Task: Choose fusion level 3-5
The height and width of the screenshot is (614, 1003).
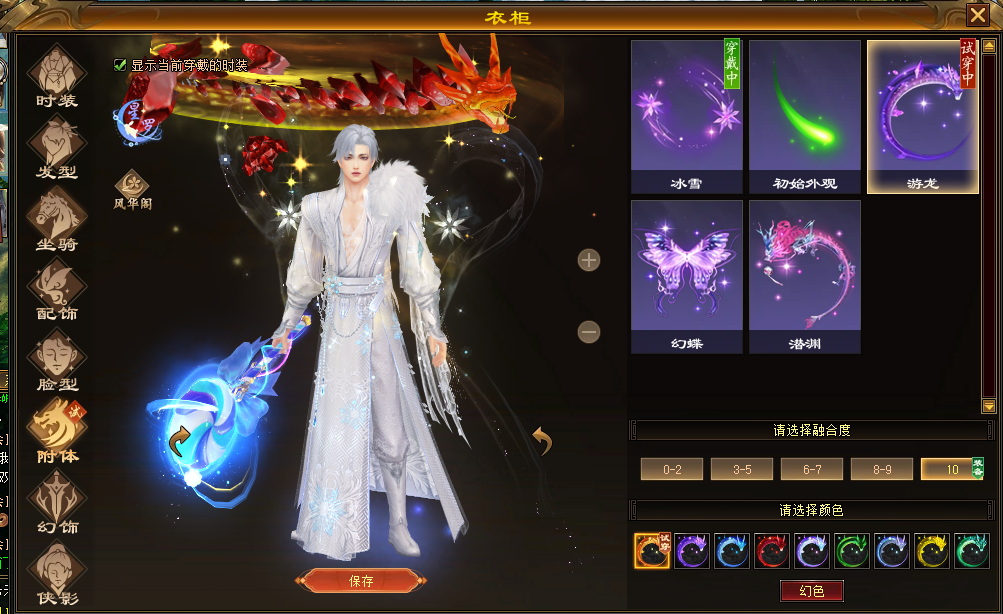Action: click(741, 469)
